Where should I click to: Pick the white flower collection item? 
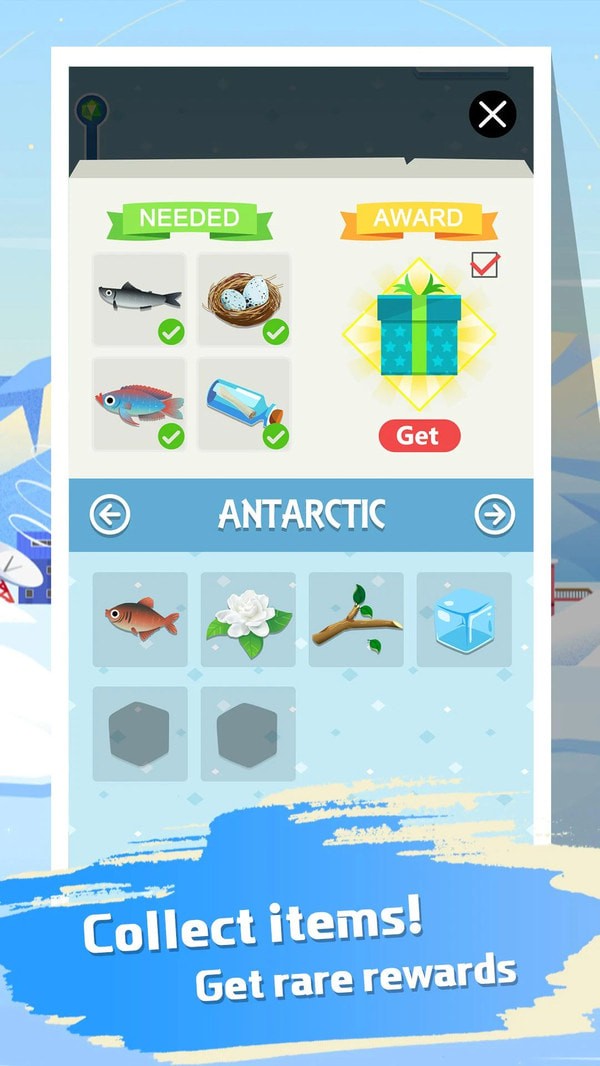pos(248,619)
